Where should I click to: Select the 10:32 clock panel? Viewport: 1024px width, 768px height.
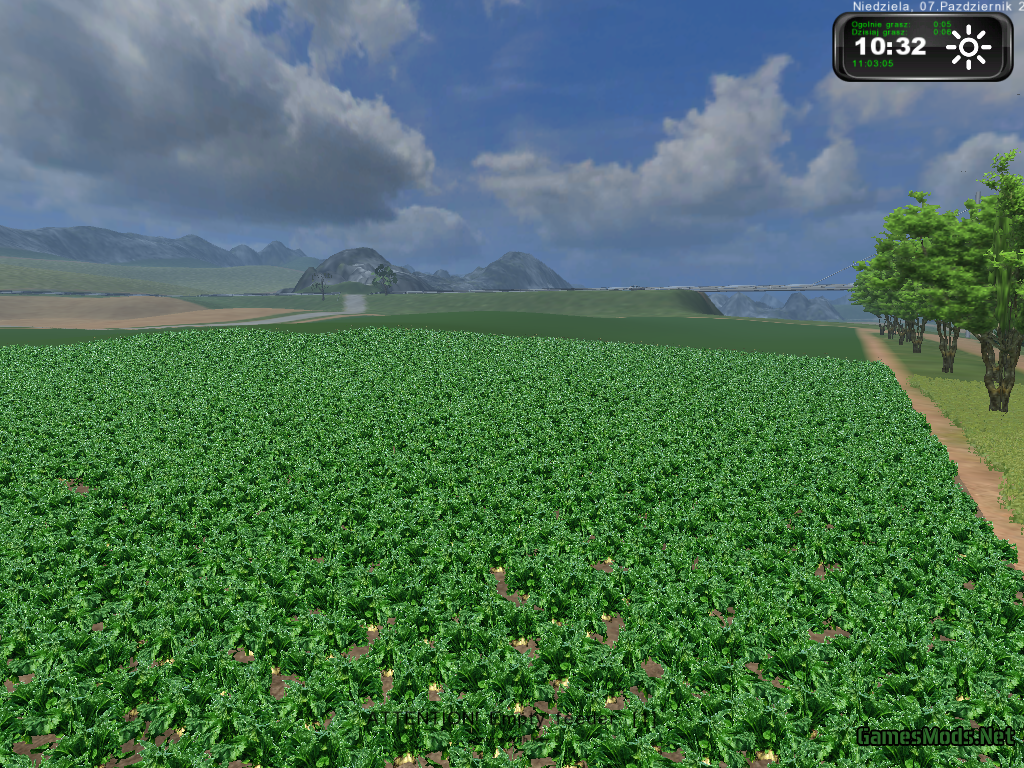click(890, 46)
